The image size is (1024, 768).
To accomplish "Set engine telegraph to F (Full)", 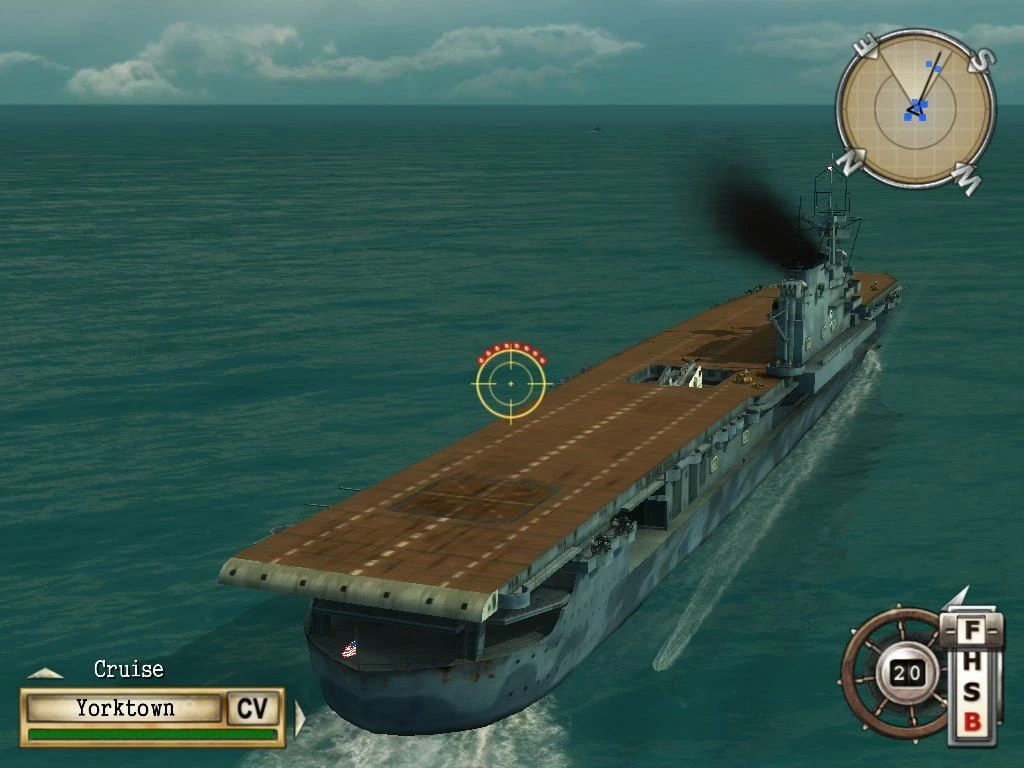I will 971,632.
